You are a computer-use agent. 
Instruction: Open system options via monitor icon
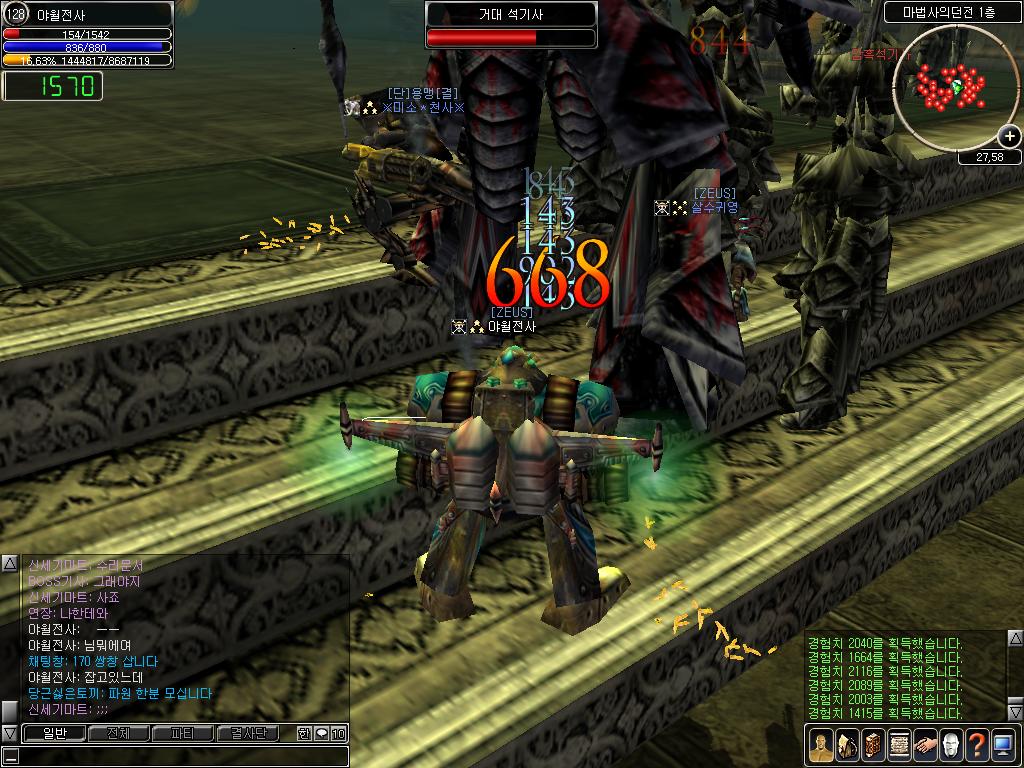1003,745
